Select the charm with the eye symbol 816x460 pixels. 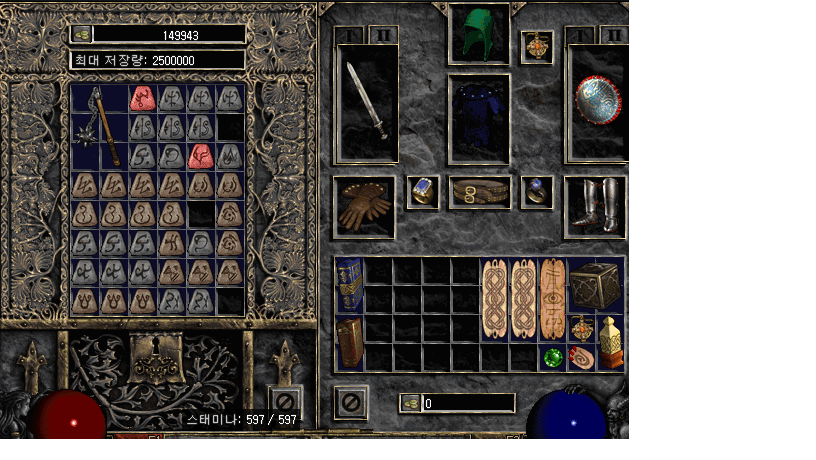click(553, 300)
